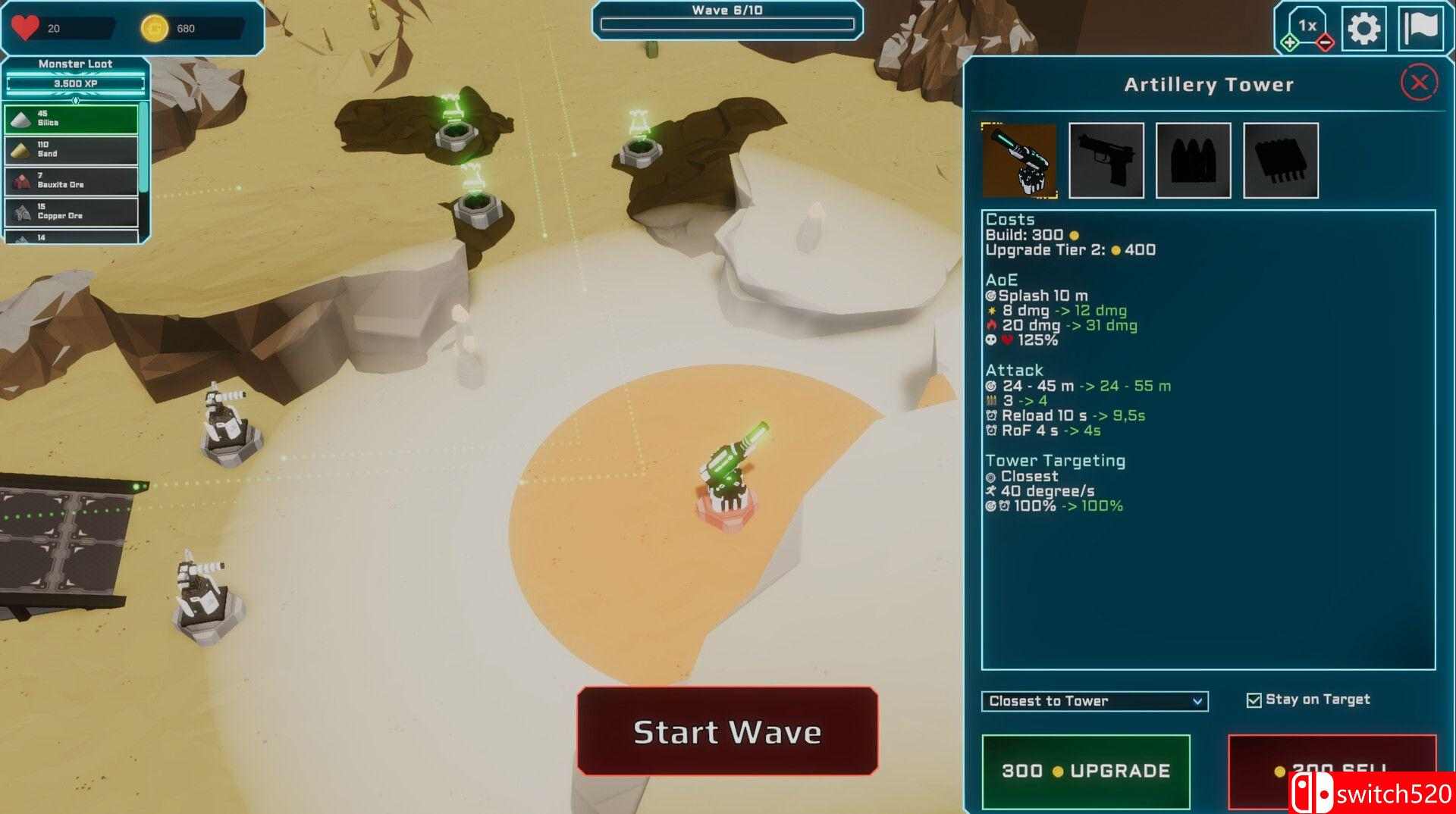
Task: Open the game settings gear icon
Action: [1365, 29]
